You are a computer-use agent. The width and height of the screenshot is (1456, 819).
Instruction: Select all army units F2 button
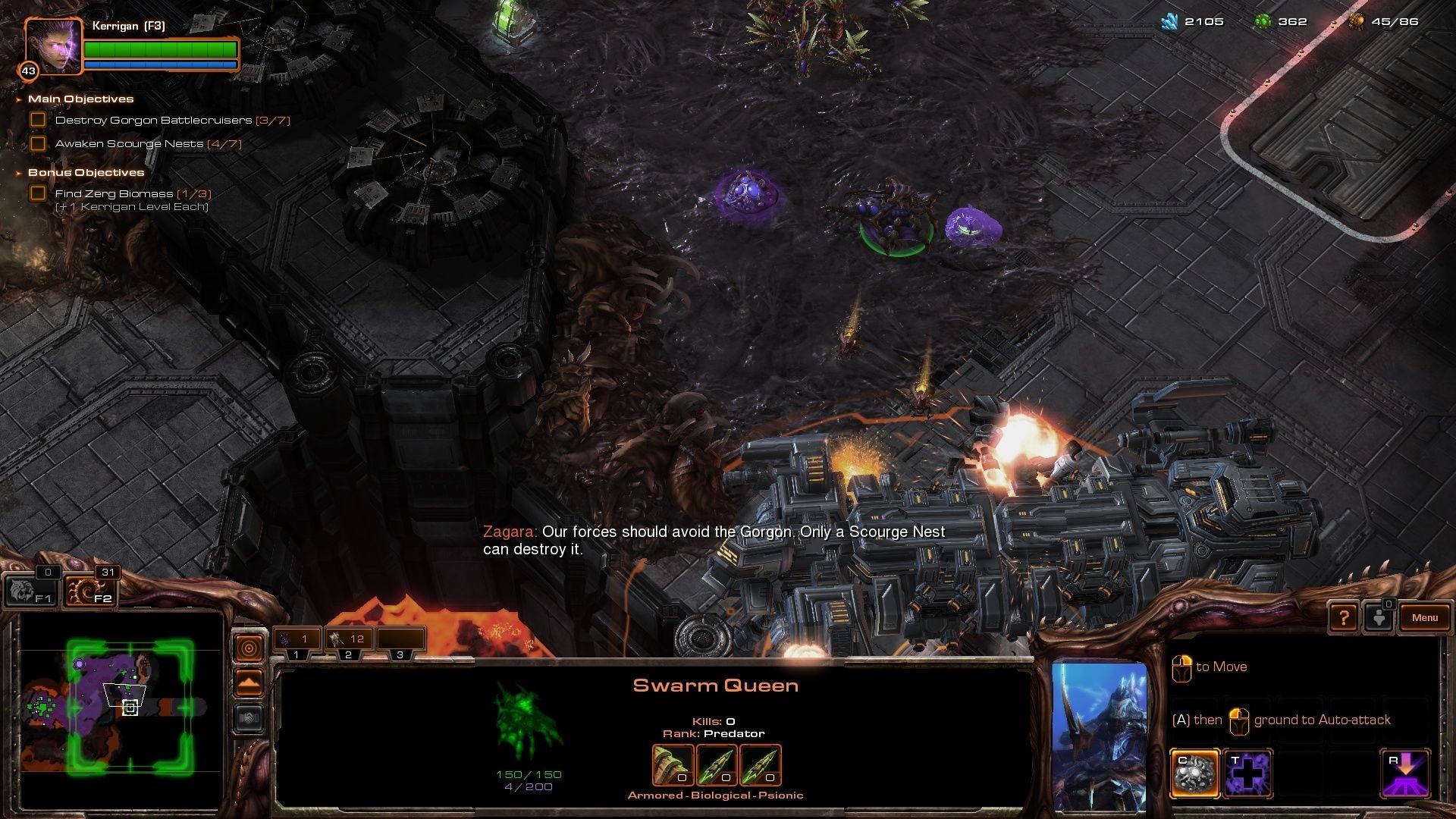tap(89, 591)
